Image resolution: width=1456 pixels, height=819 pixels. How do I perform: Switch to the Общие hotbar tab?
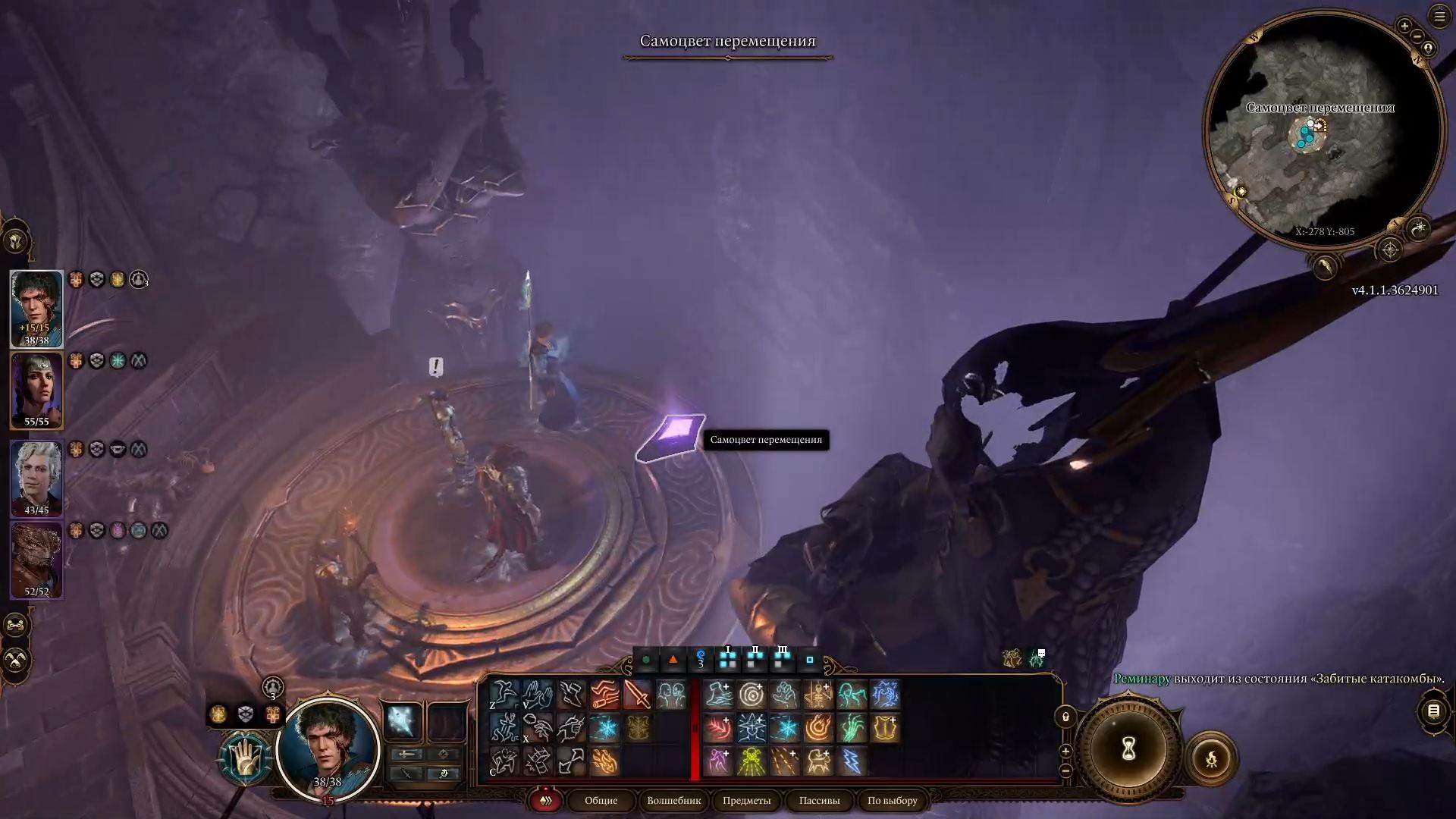coord(601,800)
